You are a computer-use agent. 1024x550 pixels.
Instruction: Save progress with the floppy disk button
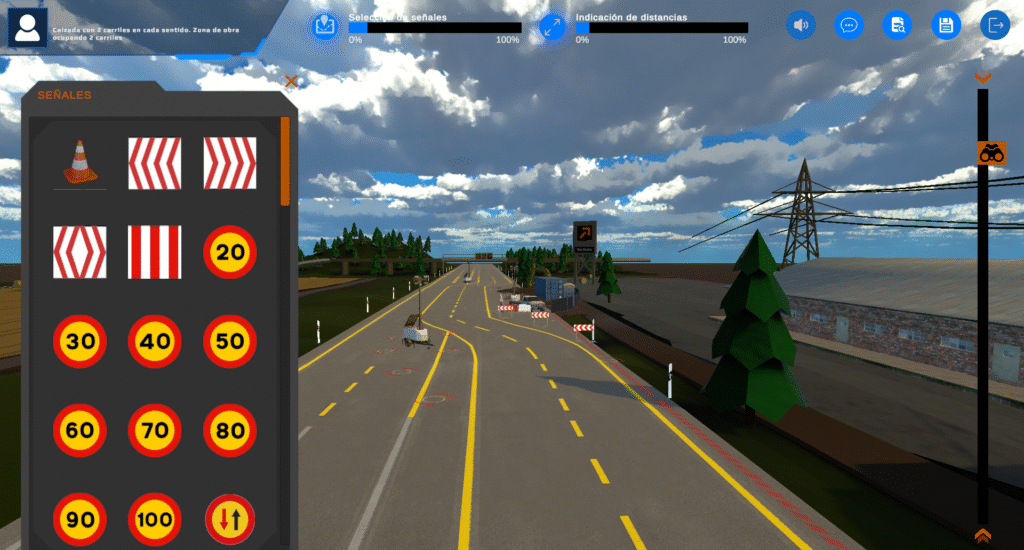pos(946,25)
